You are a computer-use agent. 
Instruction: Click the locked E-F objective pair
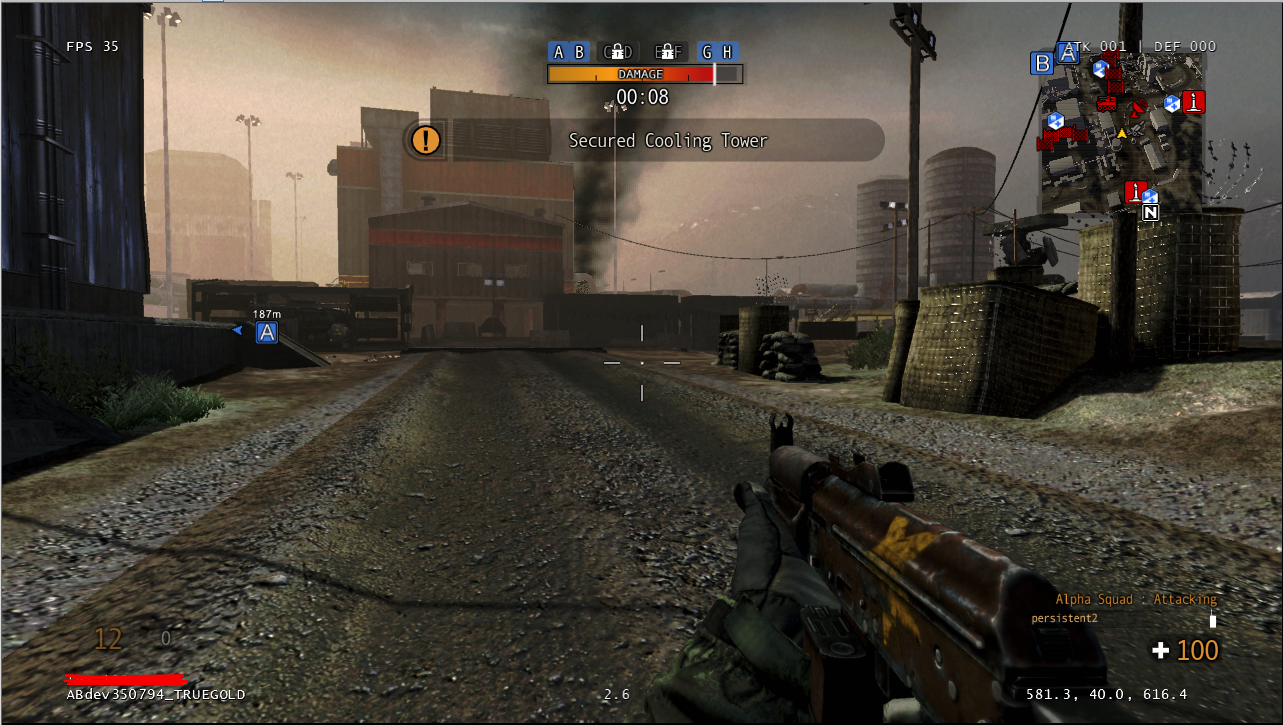(666, 52)
